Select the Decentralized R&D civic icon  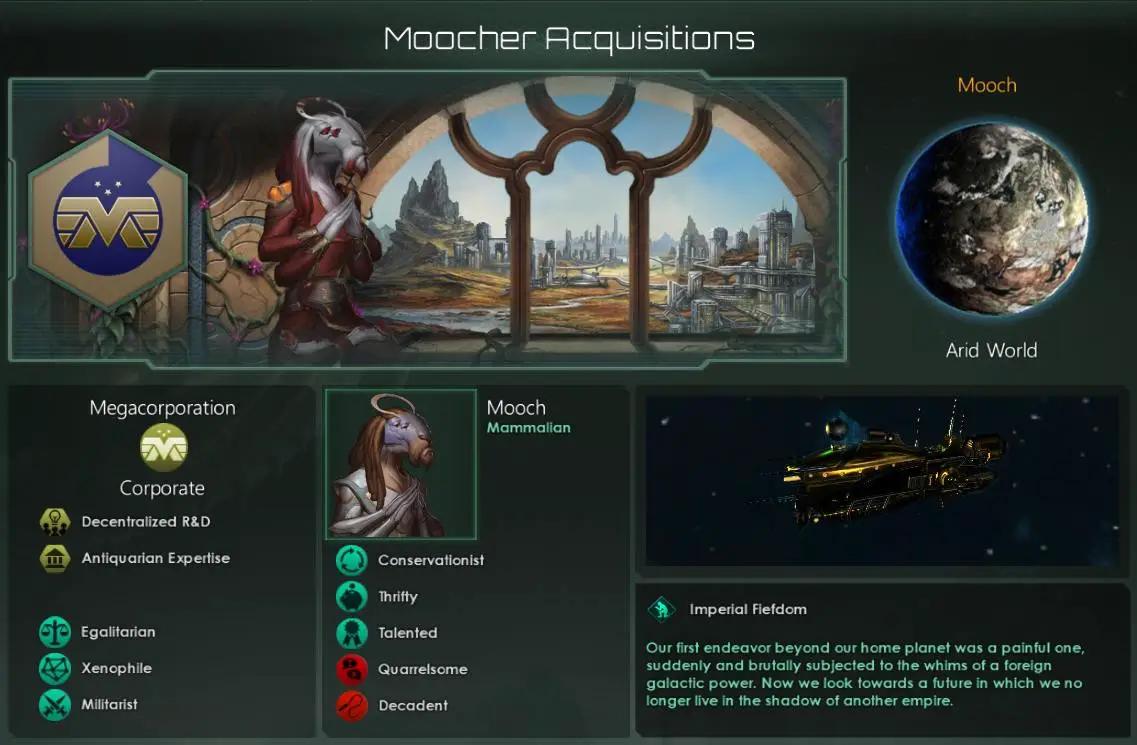pos(53,522)
